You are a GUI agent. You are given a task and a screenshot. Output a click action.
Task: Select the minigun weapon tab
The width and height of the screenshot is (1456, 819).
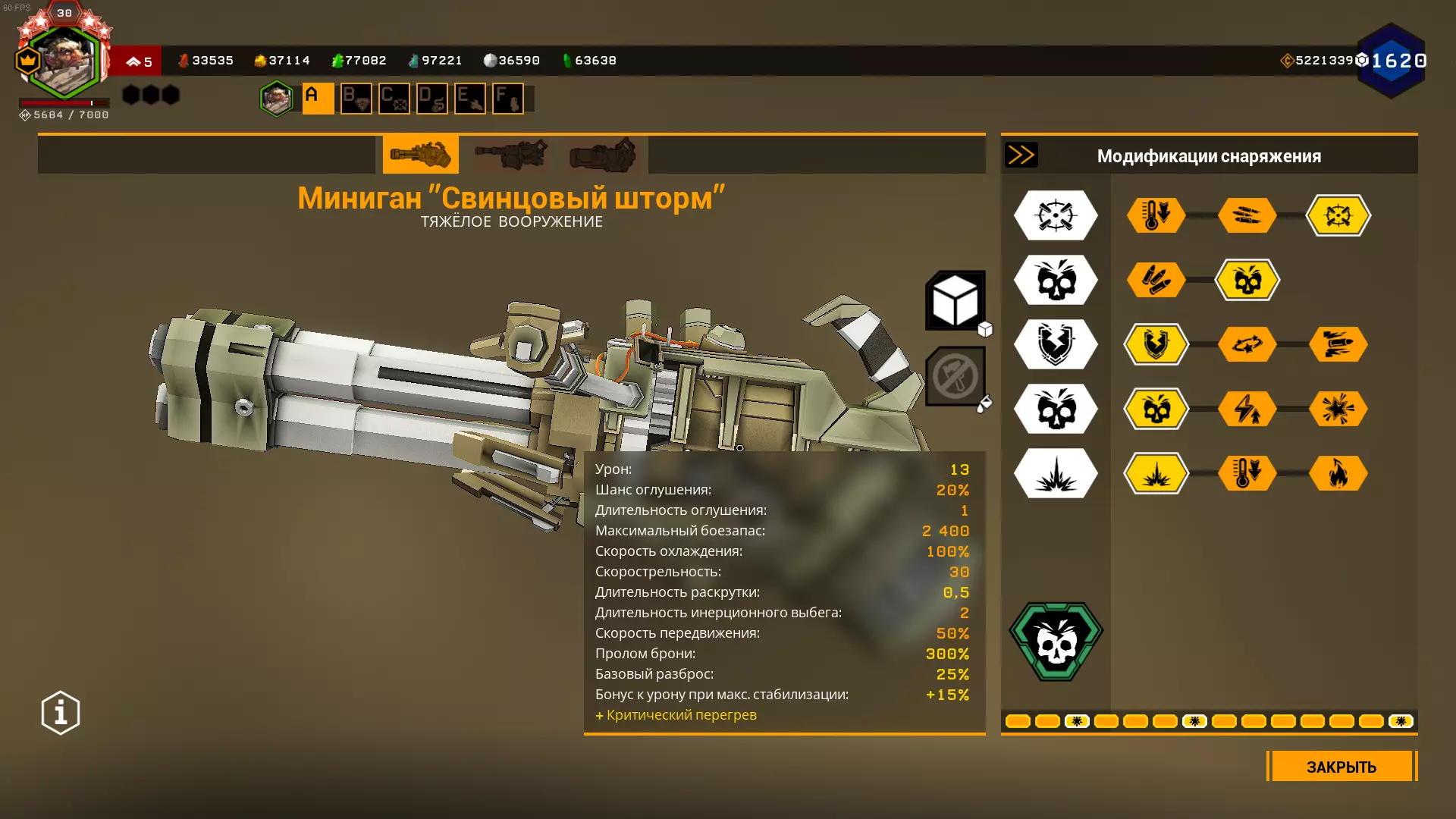click(x=420, y=155)
